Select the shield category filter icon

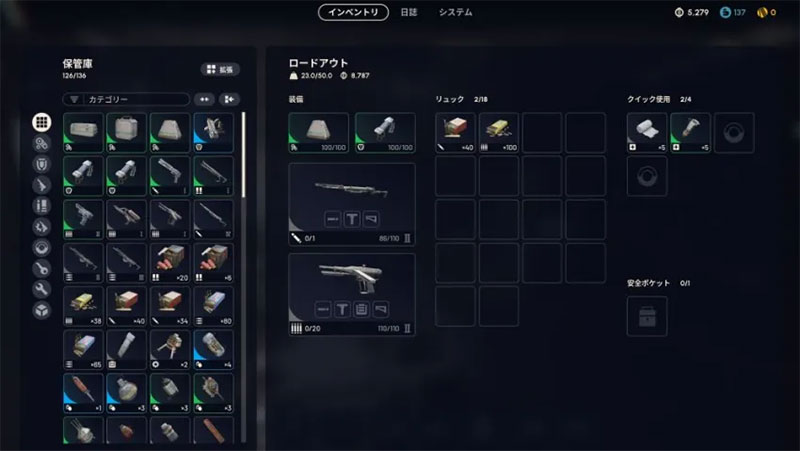(42, 164)
